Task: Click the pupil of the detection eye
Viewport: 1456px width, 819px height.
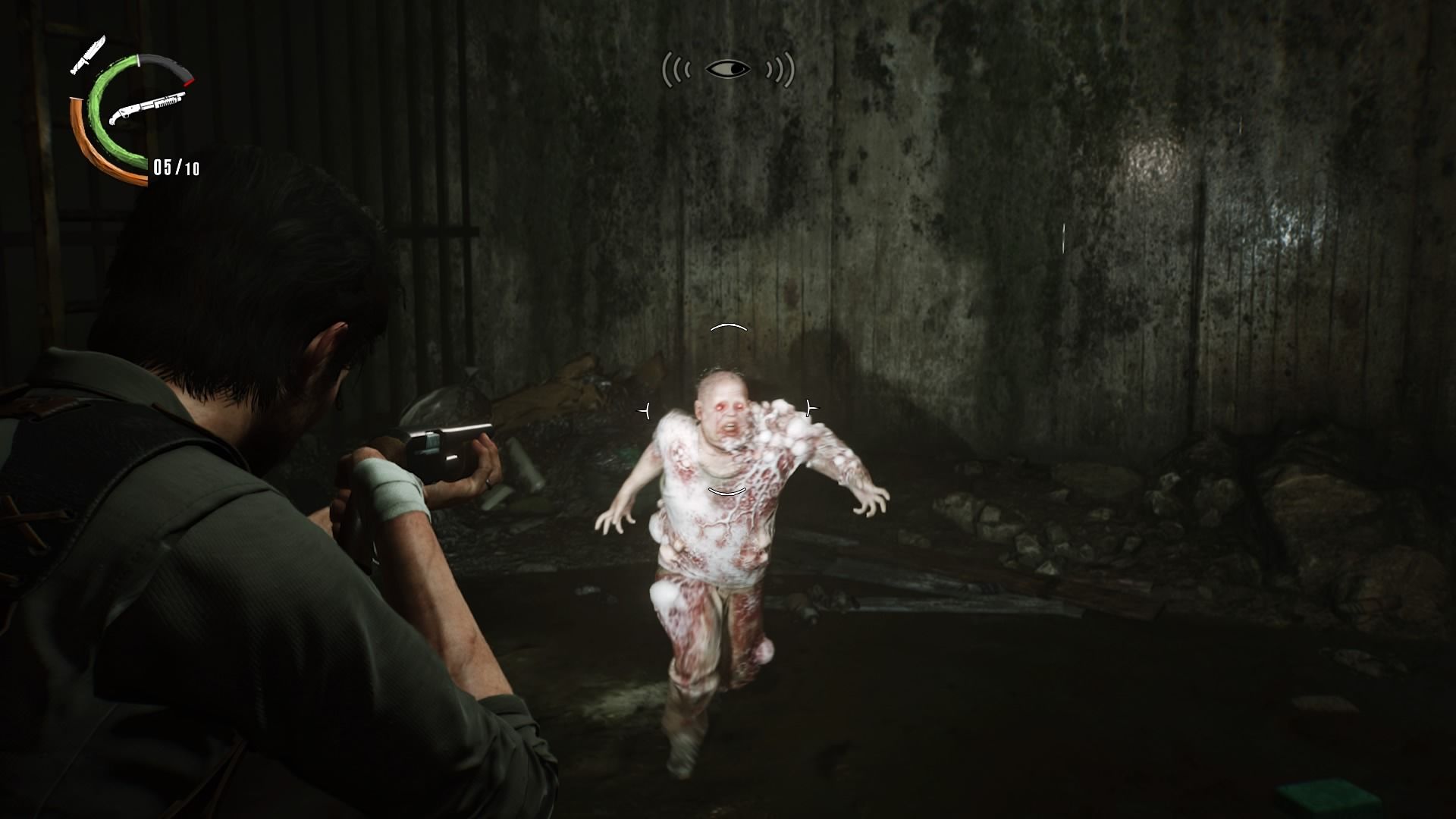Action: coord(737,68)
